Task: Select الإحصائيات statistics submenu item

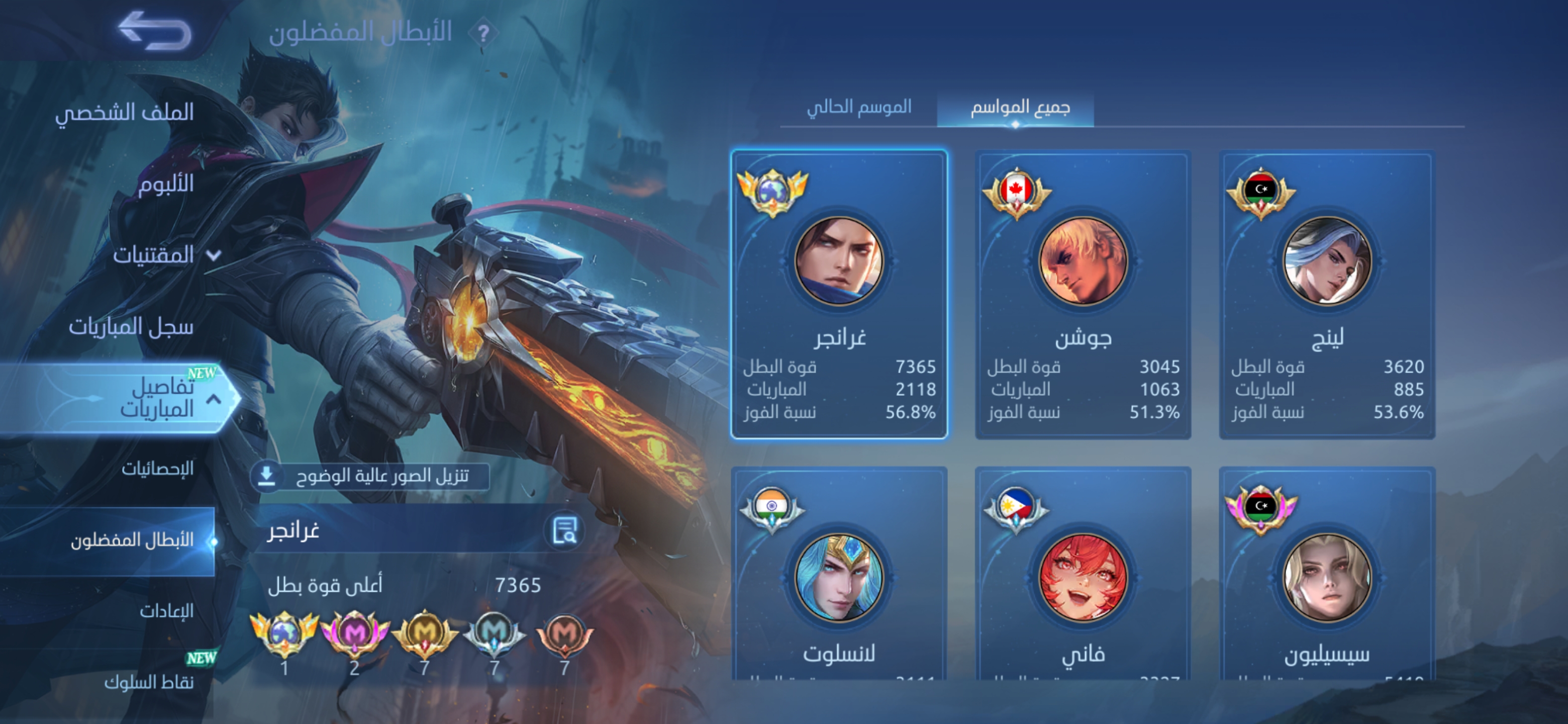Action: (x=157, y=468)
